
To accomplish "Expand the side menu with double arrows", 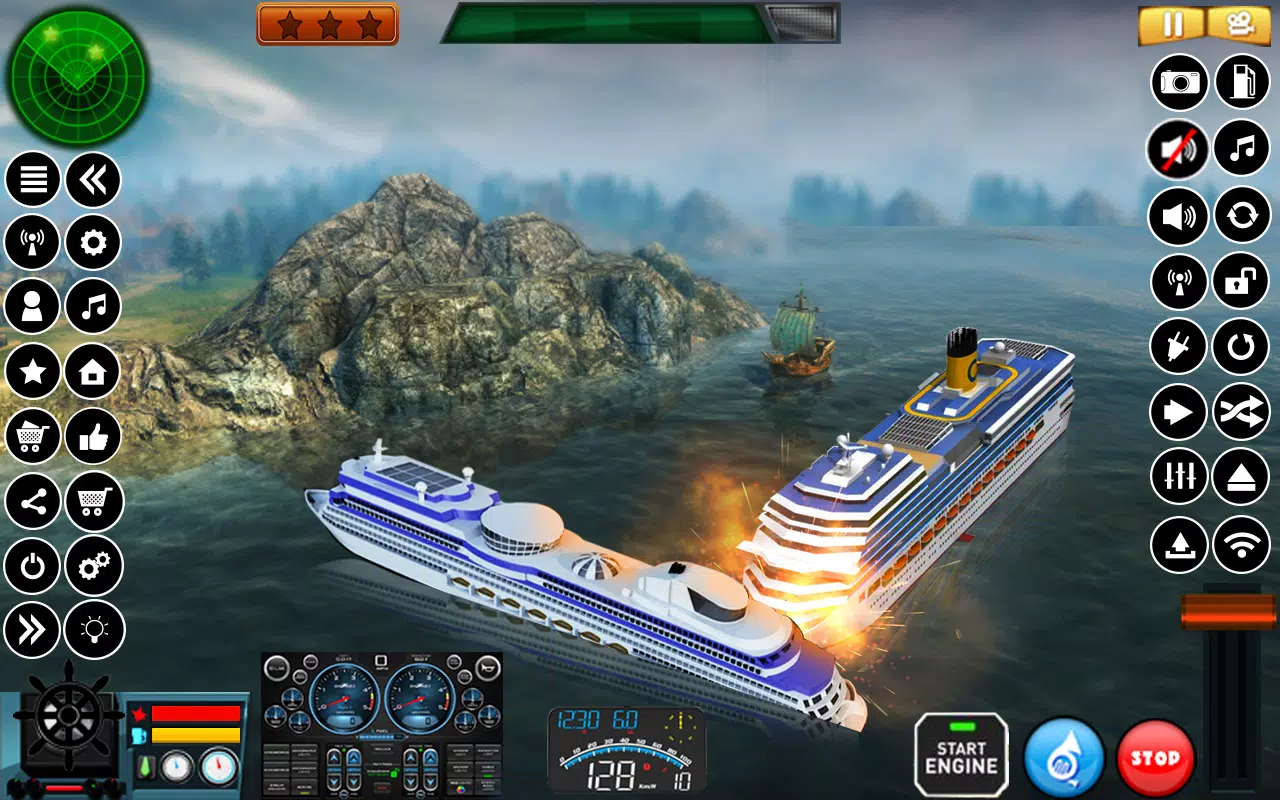I will [33, 630].
